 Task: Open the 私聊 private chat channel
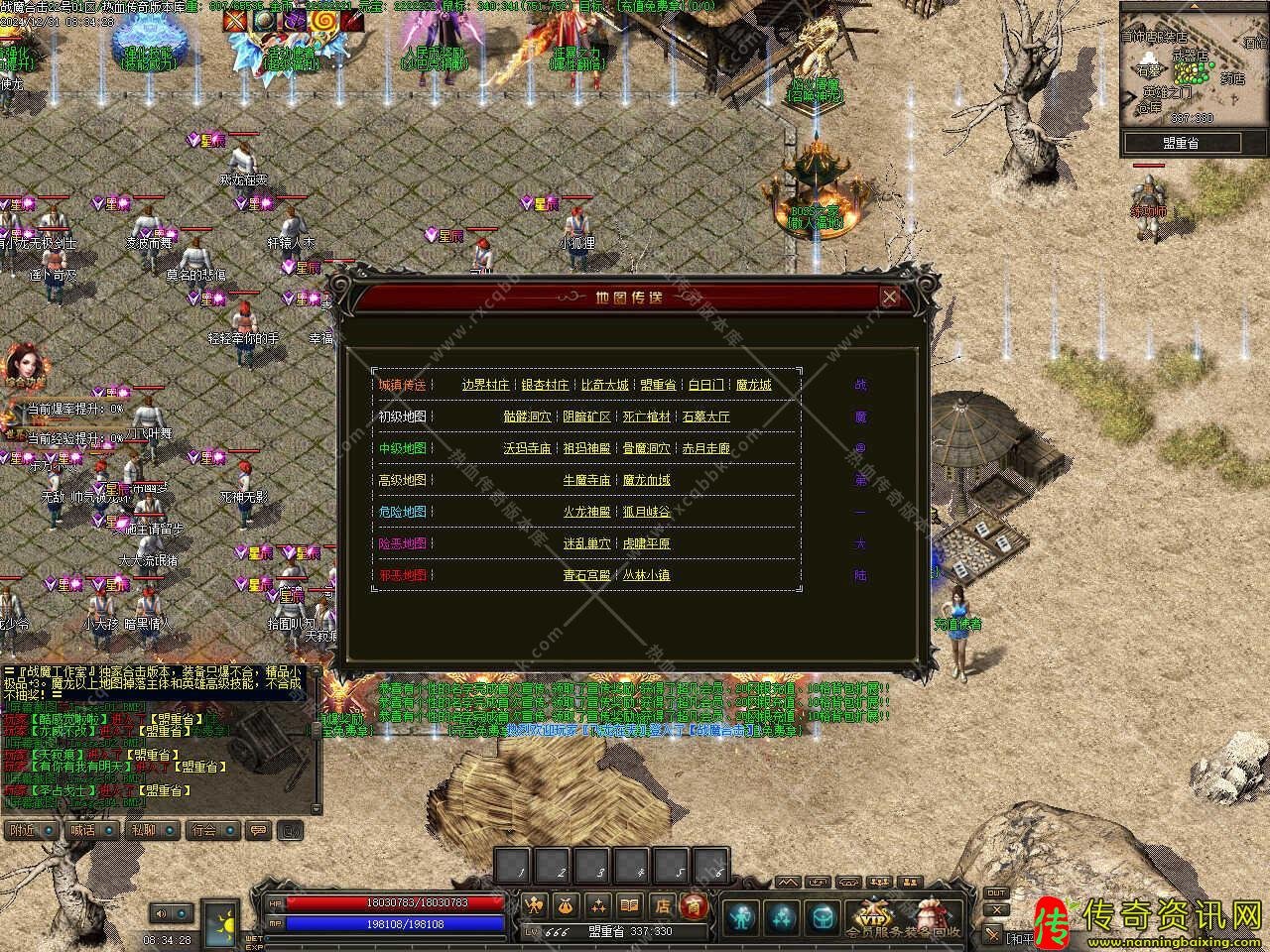click(143, 830)
